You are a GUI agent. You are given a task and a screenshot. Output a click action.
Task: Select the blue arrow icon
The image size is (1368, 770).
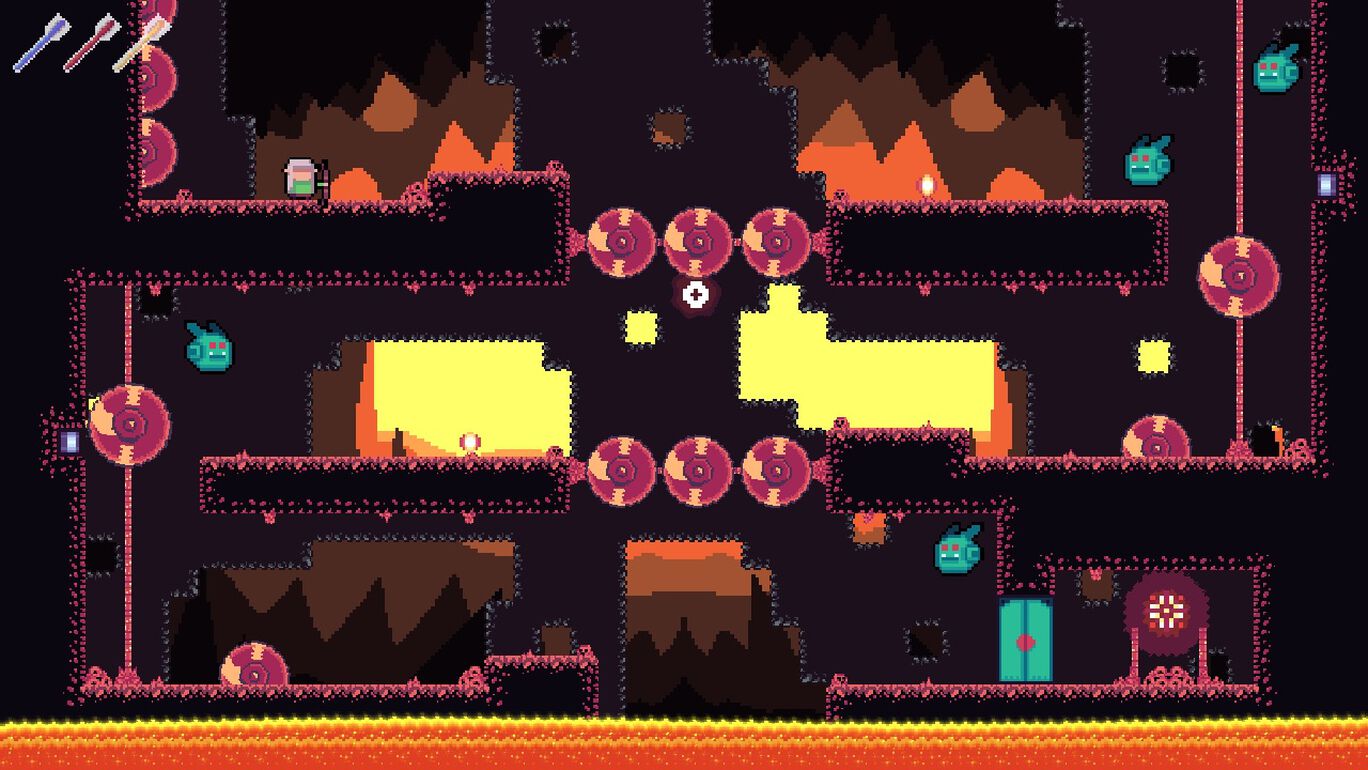41,43
